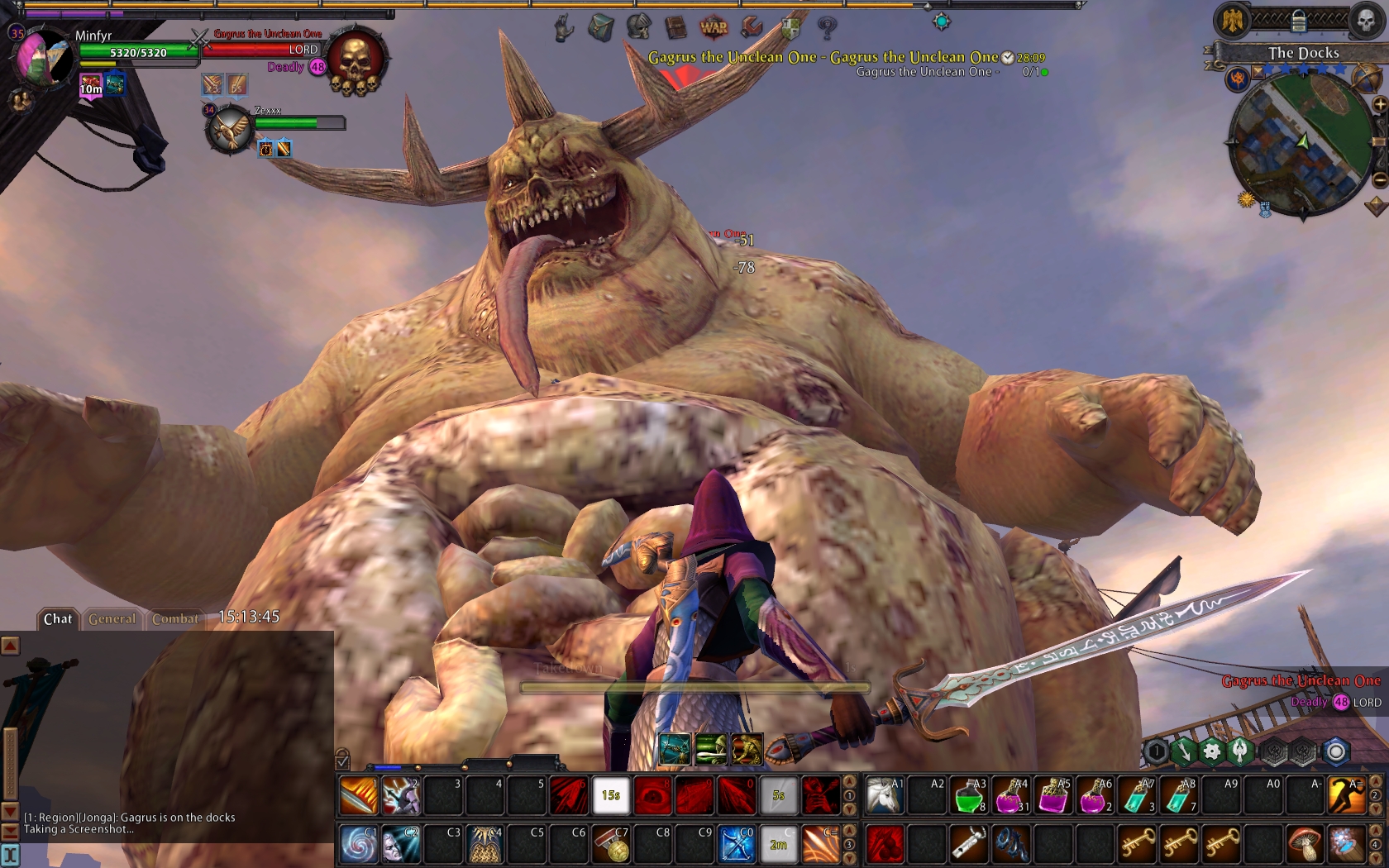Screen dimensions: 1389x868
Task: Use the silver whistle item
Action: (x=968, y=844)
